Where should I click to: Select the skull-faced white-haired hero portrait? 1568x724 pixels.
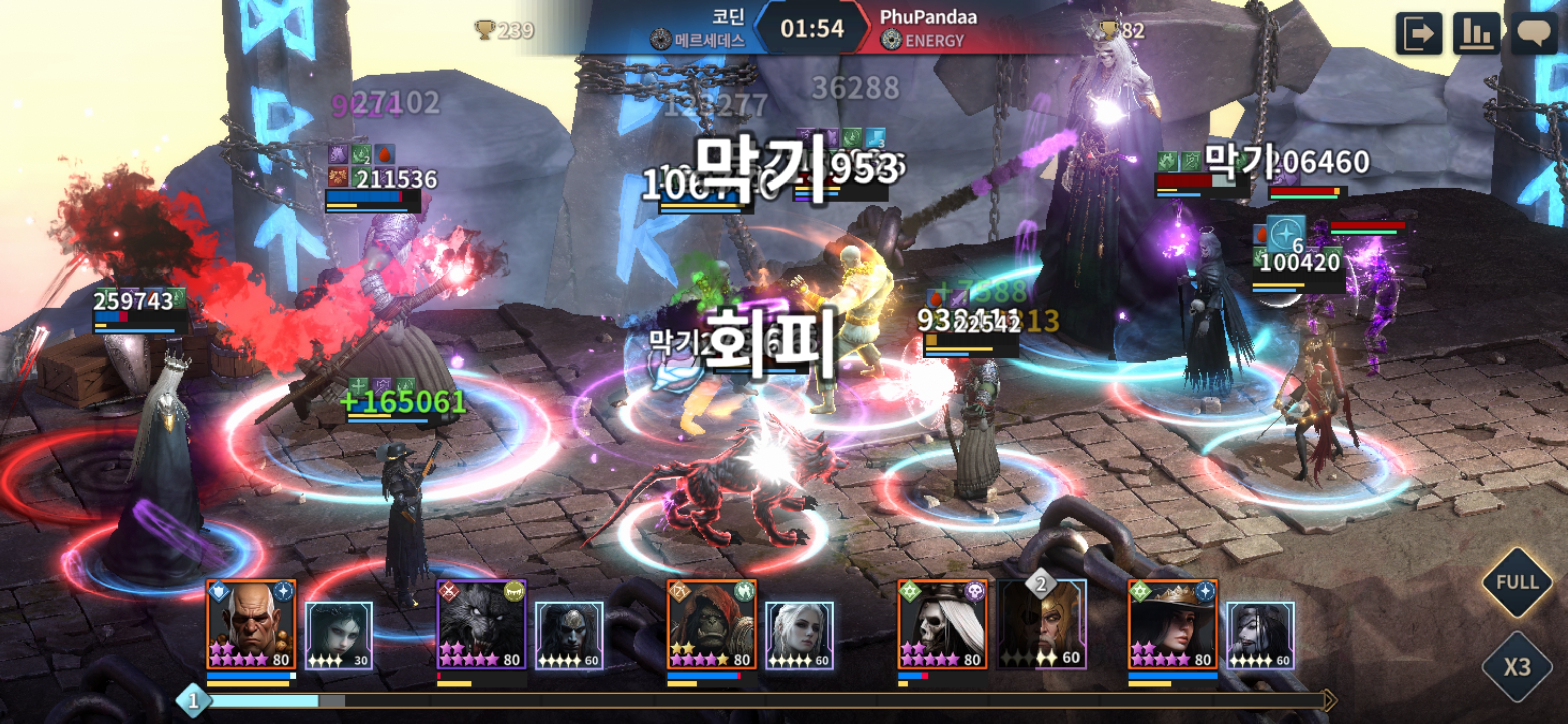coord(942,624)
